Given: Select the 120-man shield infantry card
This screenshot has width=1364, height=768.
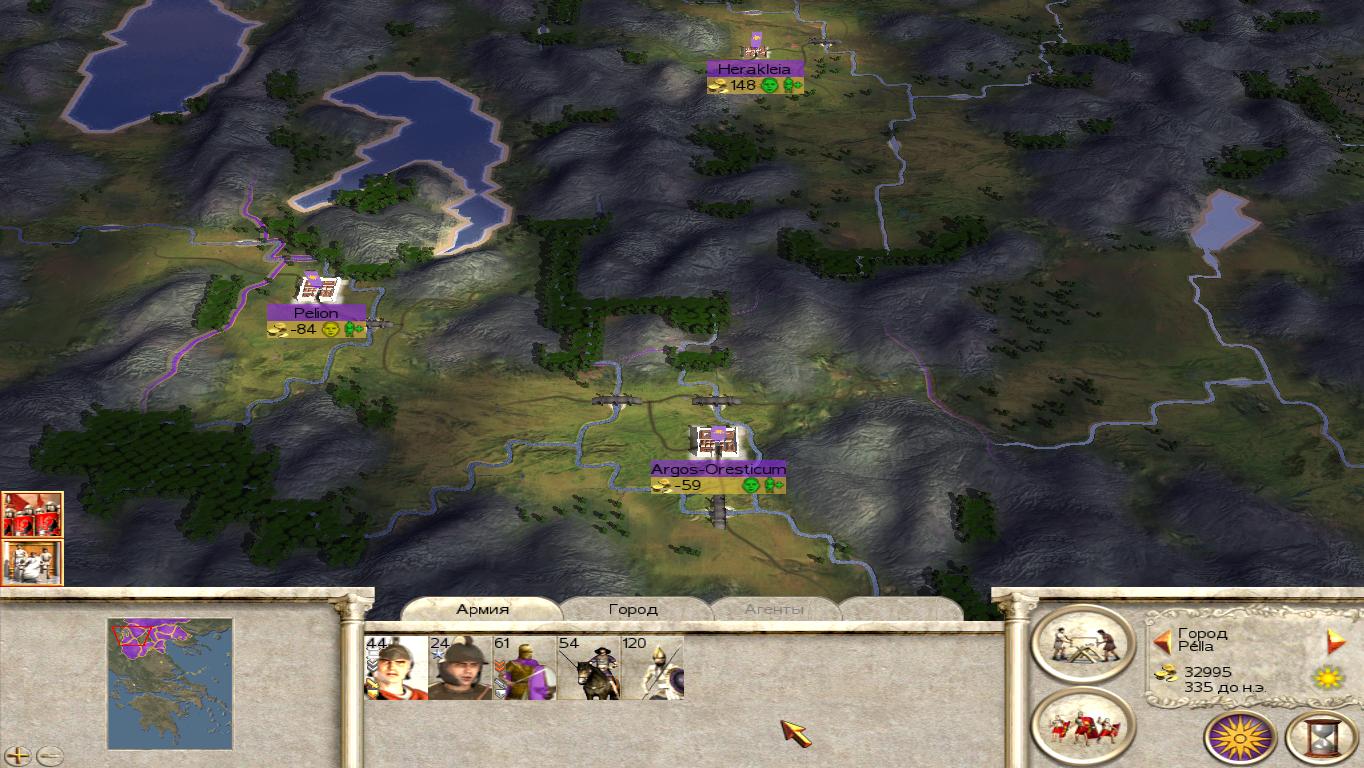Looking at the screenshot, I should (652, 668).
